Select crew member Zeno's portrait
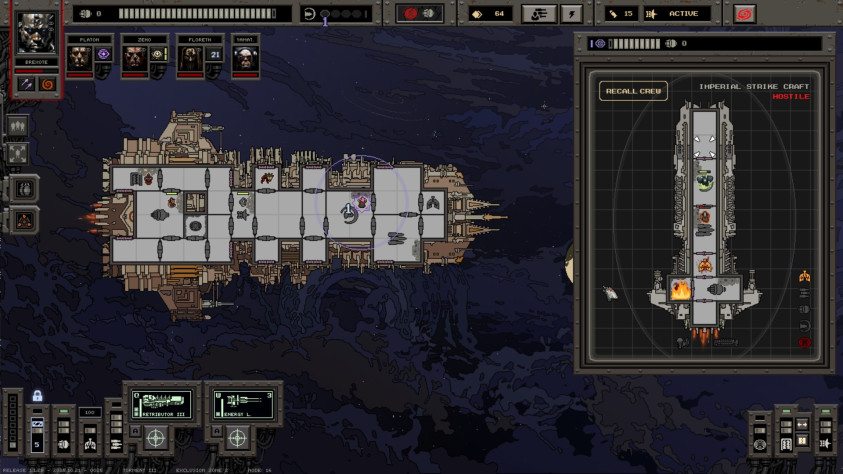This screenshot has width=843, height=474. (x=134, y=59)
